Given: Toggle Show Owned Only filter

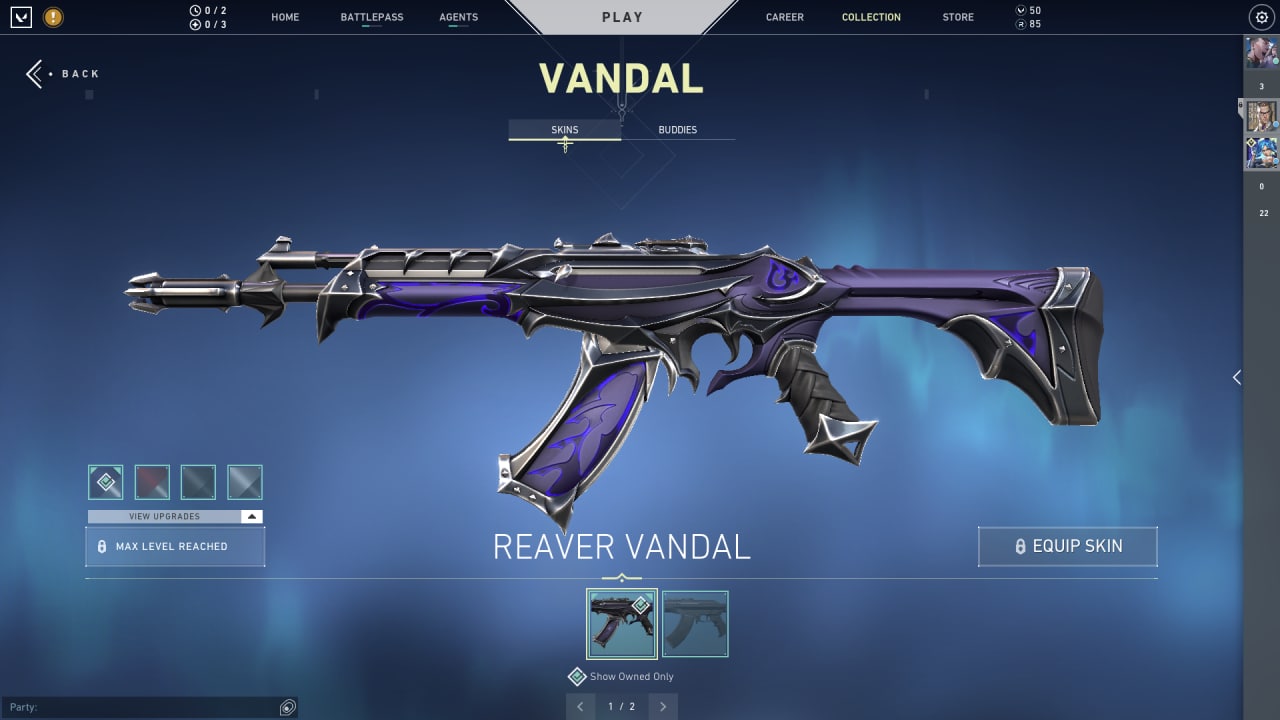Looking at the screenshot, I should (620, 676).
